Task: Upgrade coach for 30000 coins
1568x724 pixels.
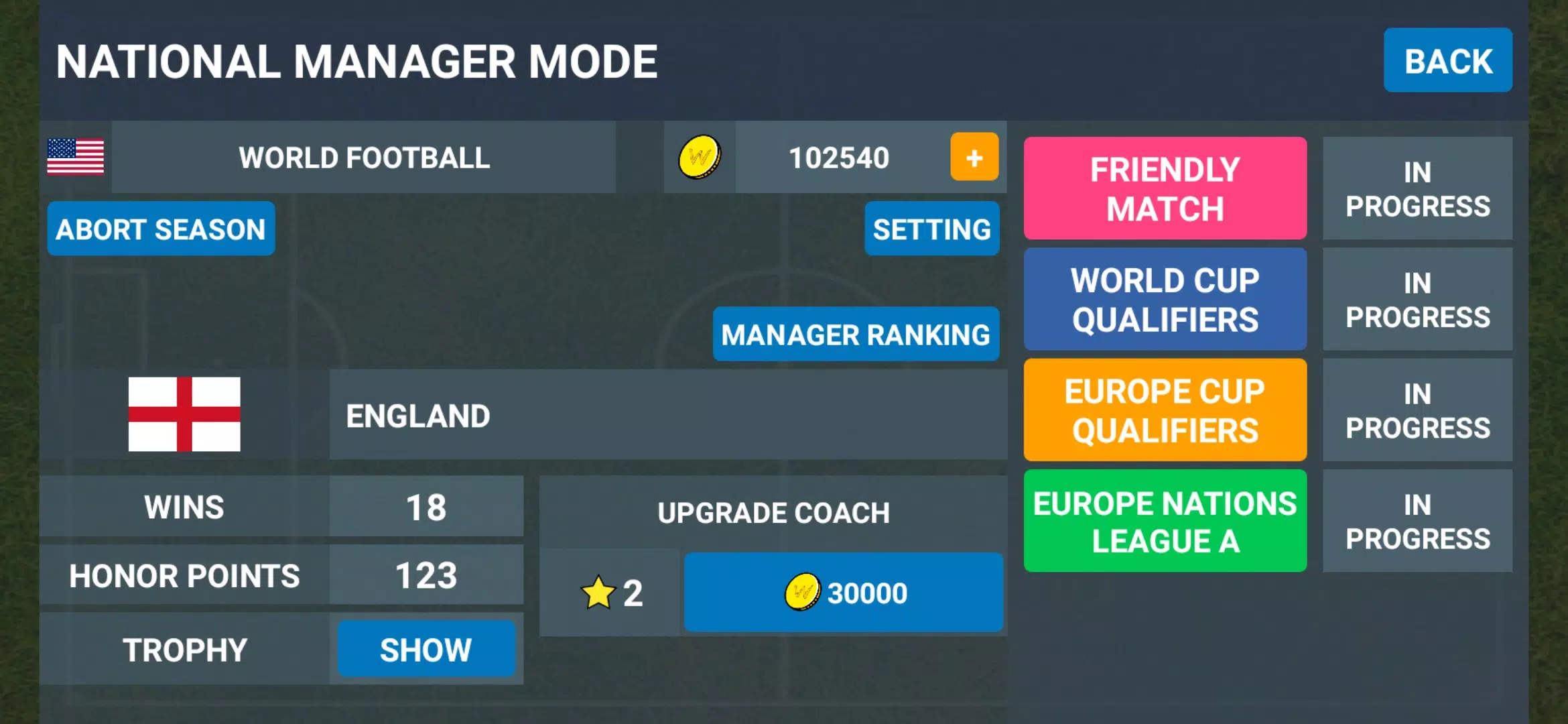Action: click(x=843, y=593)
